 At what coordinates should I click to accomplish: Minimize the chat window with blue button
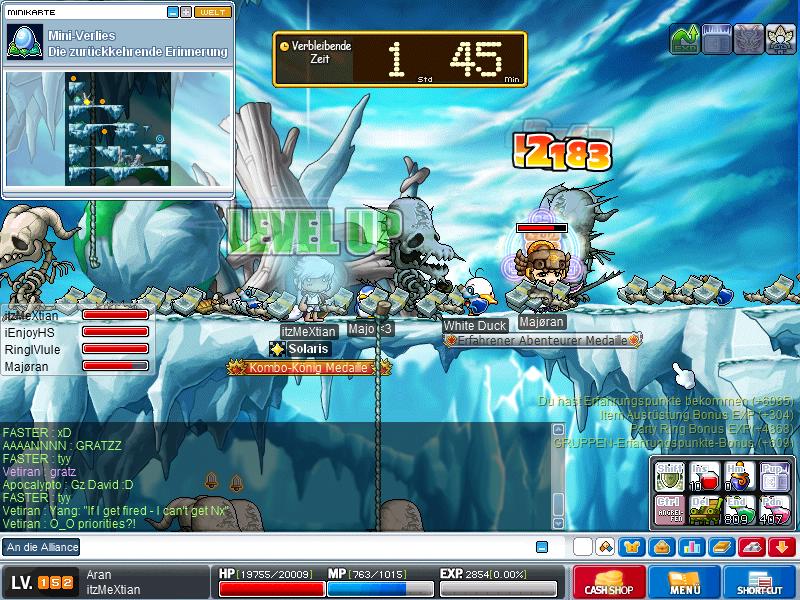pyautogui.click(x=542, y=547)
